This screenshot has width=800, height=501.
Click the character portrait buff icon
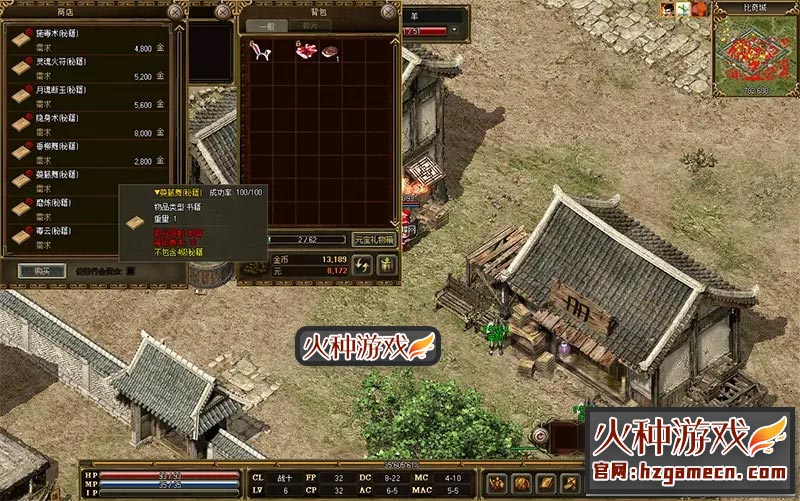point(667,8)
